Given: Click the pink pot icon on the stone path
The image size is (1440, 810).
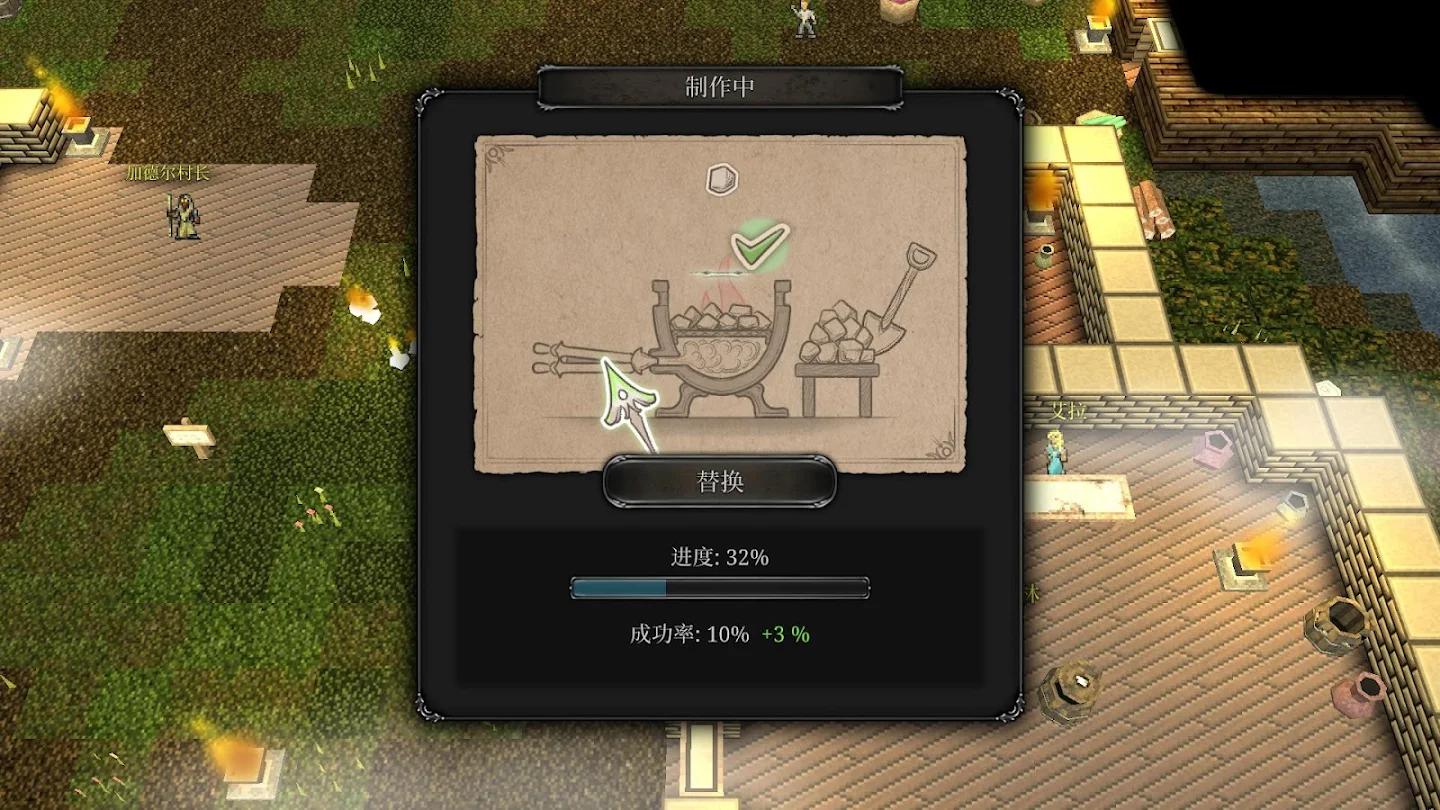Looking at the screenshot, I should [1213, 450].
